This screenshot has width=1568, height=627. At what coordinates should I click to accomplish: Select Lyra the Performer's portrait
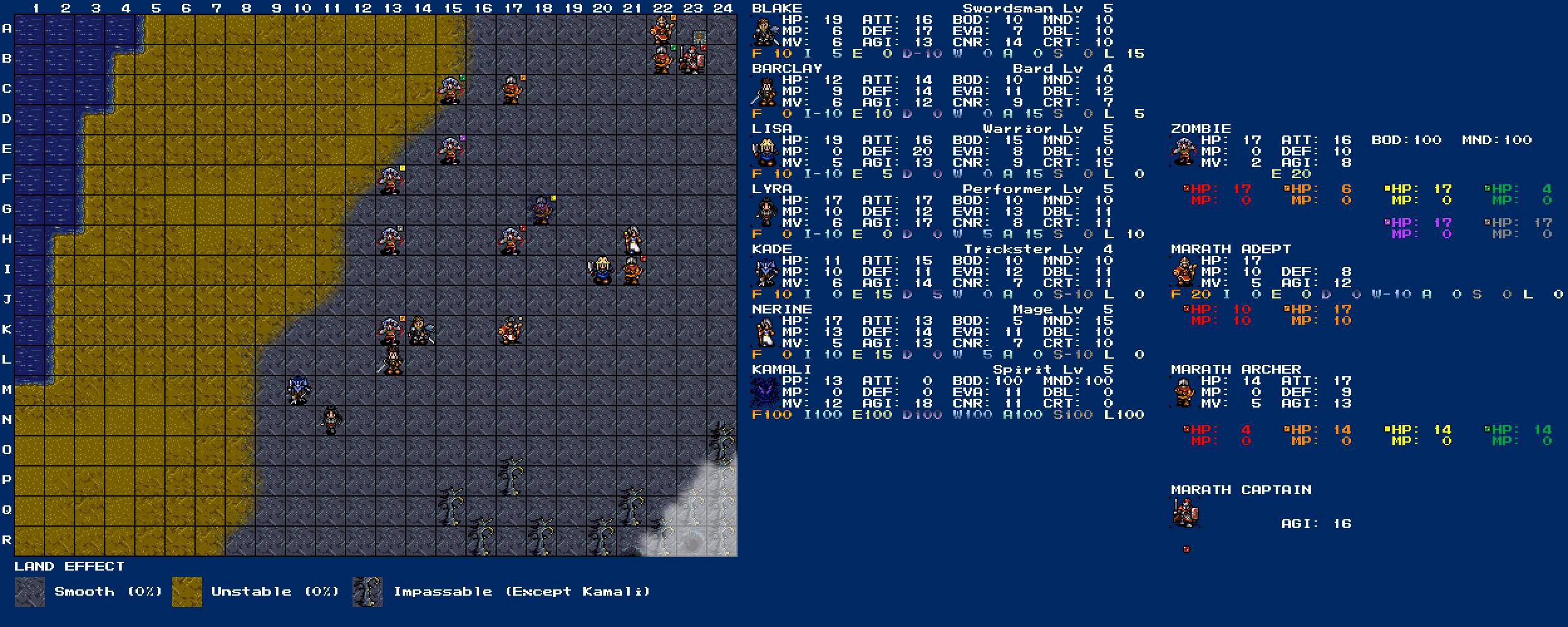click(765, 212)
